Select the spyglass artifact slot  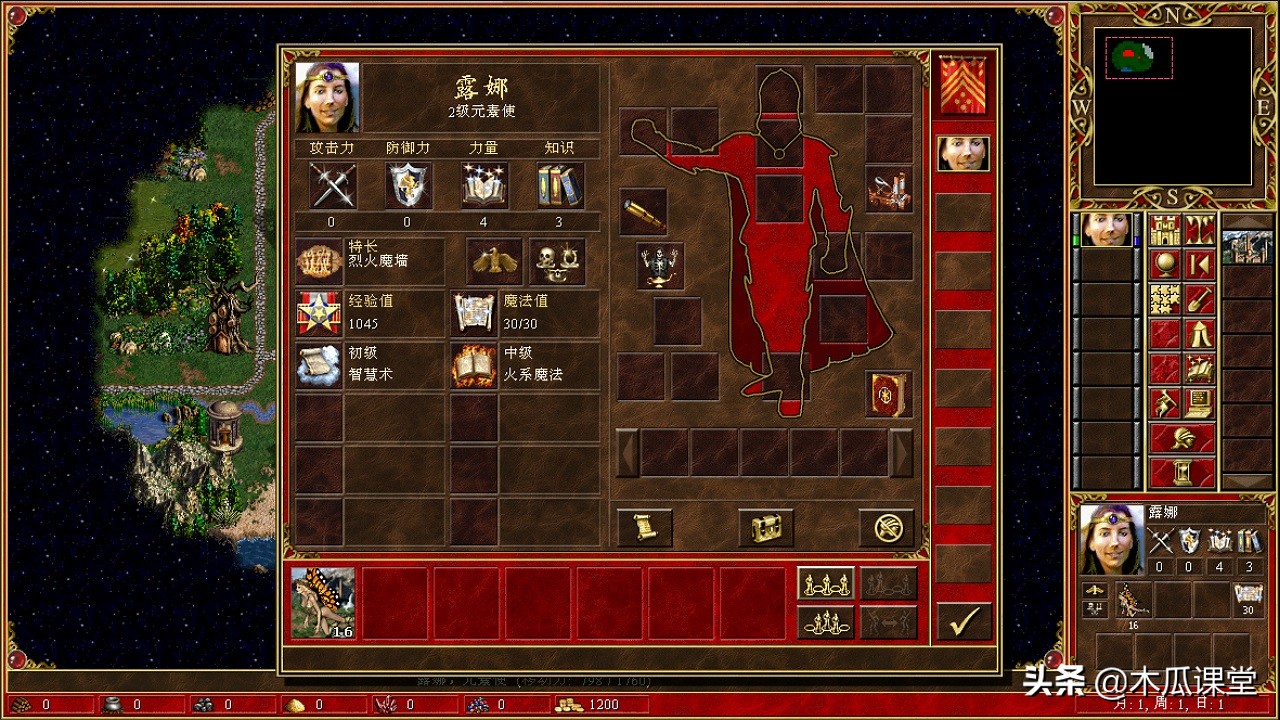(643, 212)
